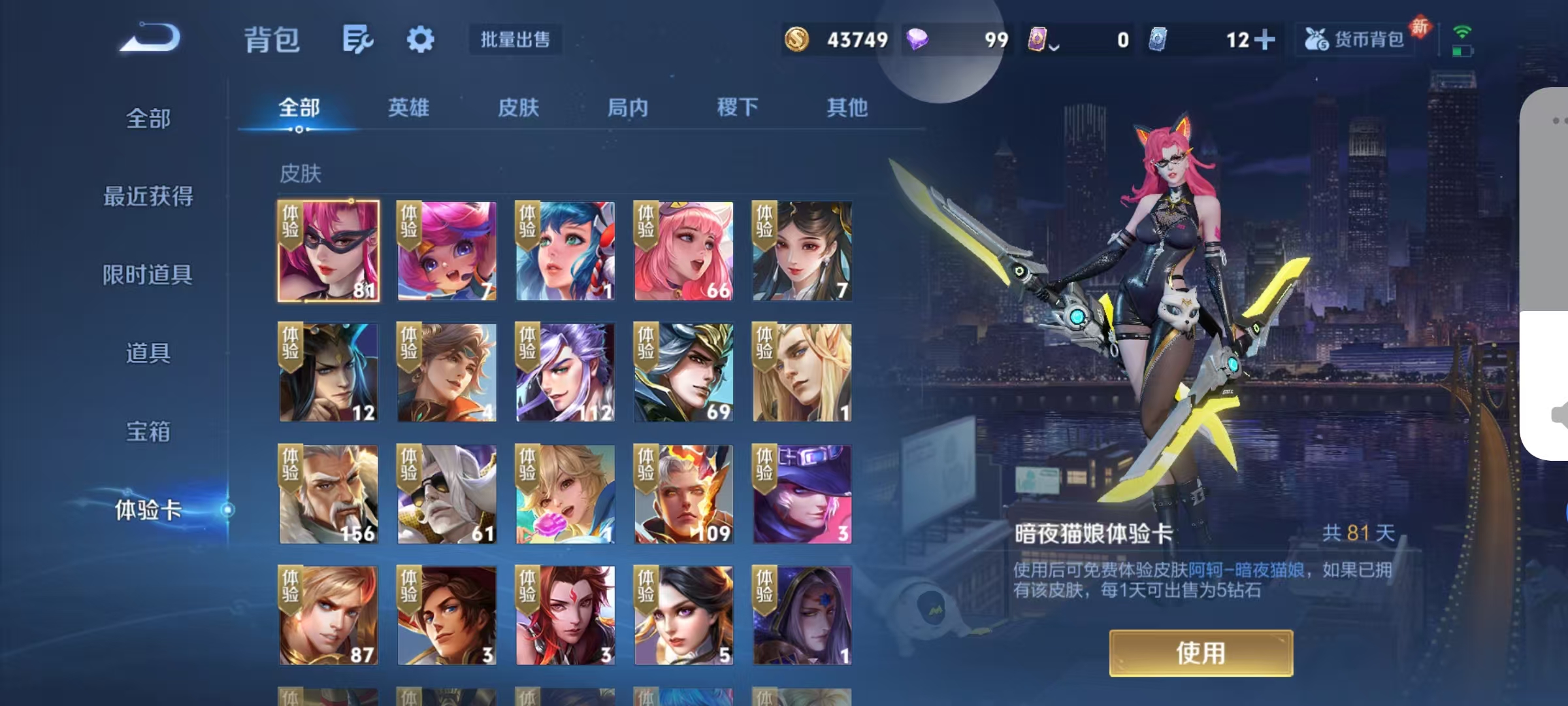Open the item repair record icon beside 背包

(x=358, y=39)
